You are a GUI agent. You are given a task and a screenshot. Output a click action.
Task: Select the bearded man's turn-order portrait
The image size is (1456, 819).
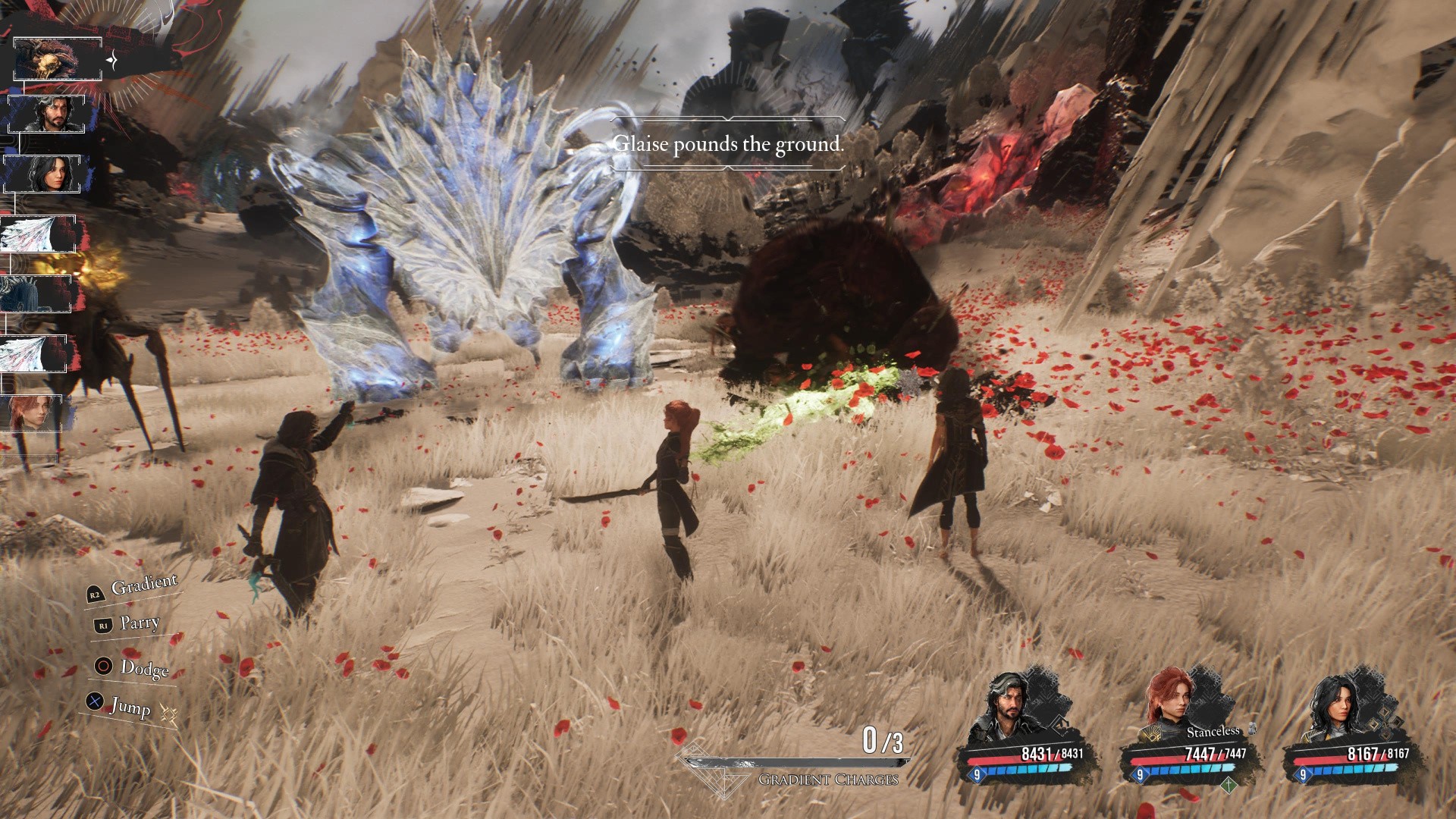(x=52, y=115)
